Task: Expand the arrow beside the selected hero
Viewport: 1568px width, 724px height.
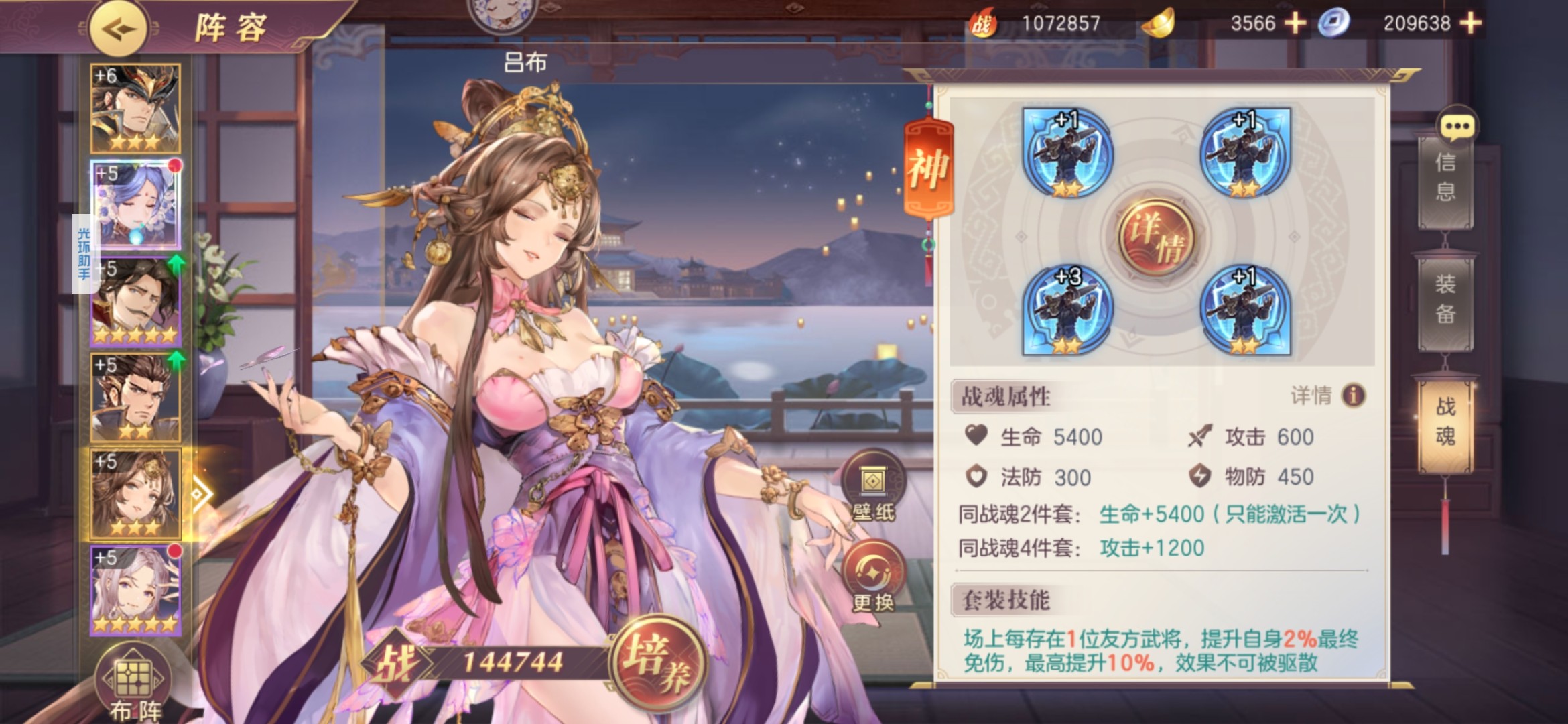Action: point(200,495)
